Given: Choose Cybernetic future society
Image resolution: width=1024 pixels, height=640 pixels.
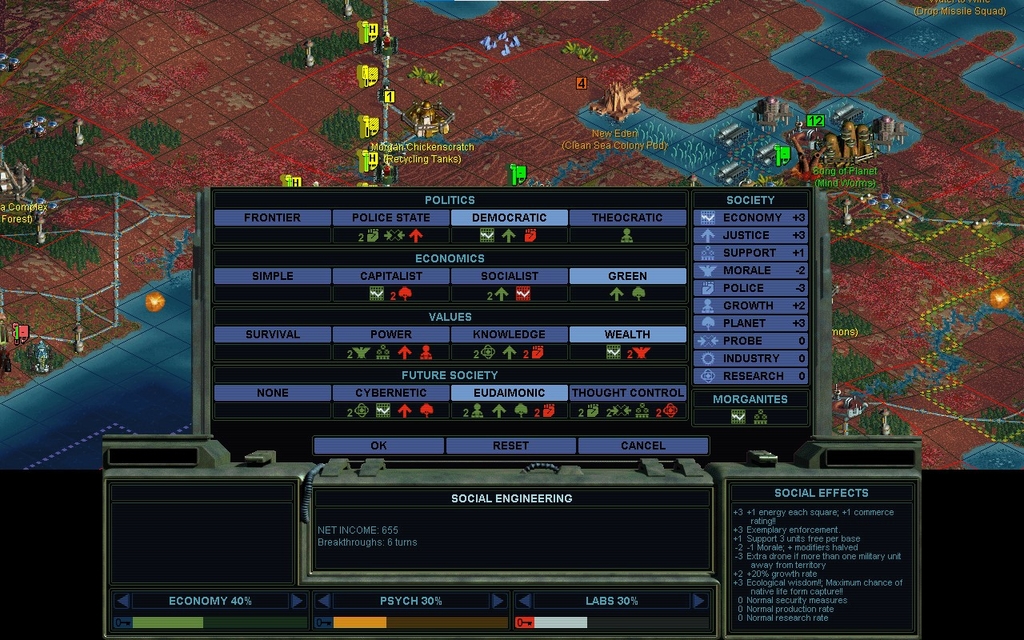Looking at the screenshot, I should click(390, 393).
